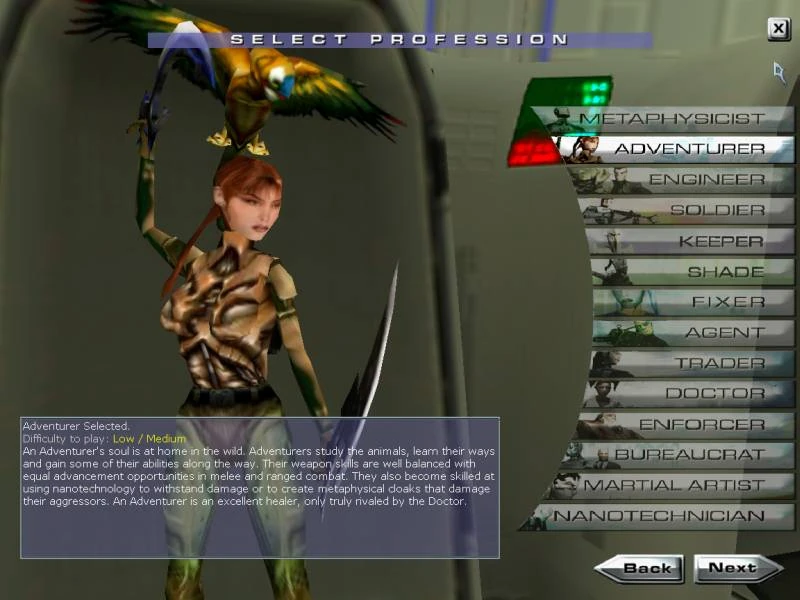This screenshot has height=600, width=800.
Task: Continue with the Next button
Action: (x=736, y=569)
